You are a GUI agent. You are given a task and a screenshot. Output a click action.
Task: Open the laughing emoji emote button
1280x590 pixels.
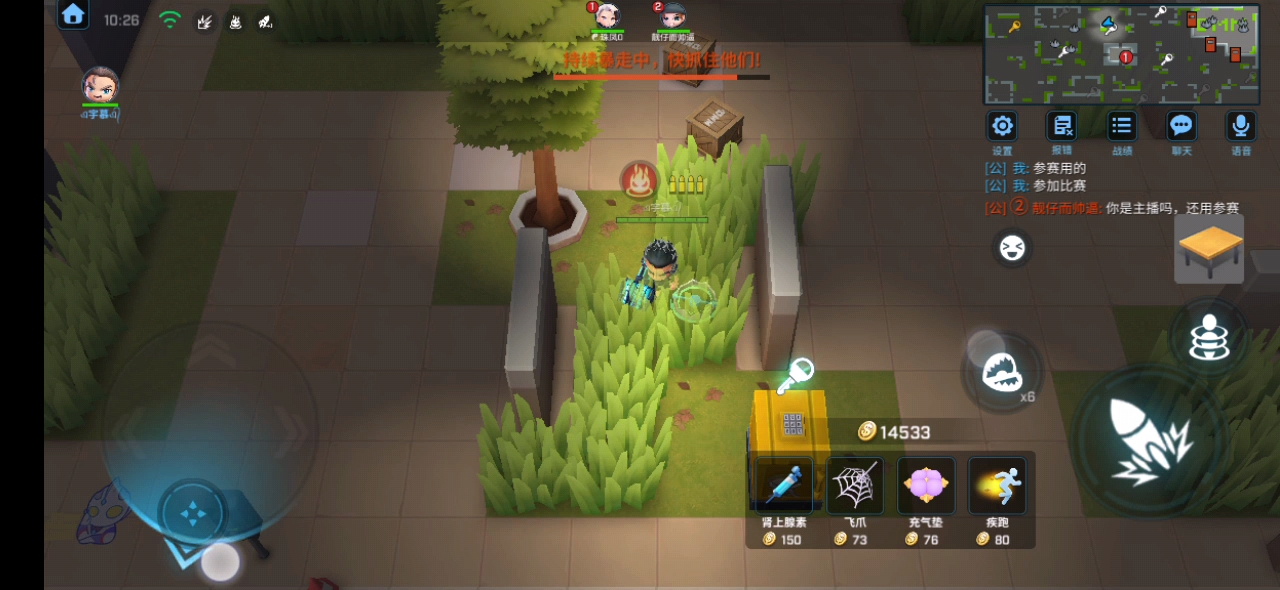pos(1012,247)
